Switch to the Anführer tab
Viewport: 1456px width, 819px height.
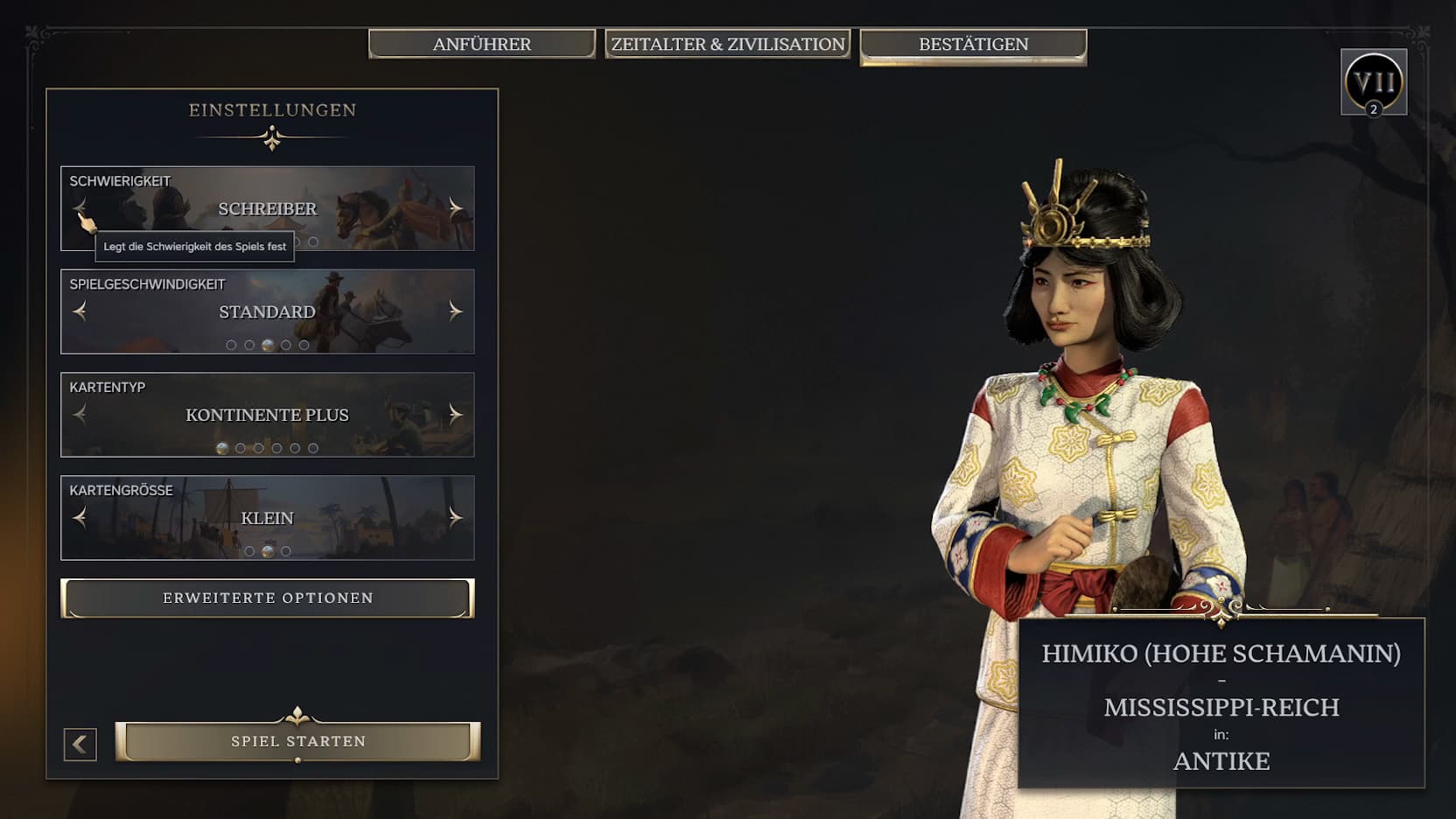coord(481,44)
